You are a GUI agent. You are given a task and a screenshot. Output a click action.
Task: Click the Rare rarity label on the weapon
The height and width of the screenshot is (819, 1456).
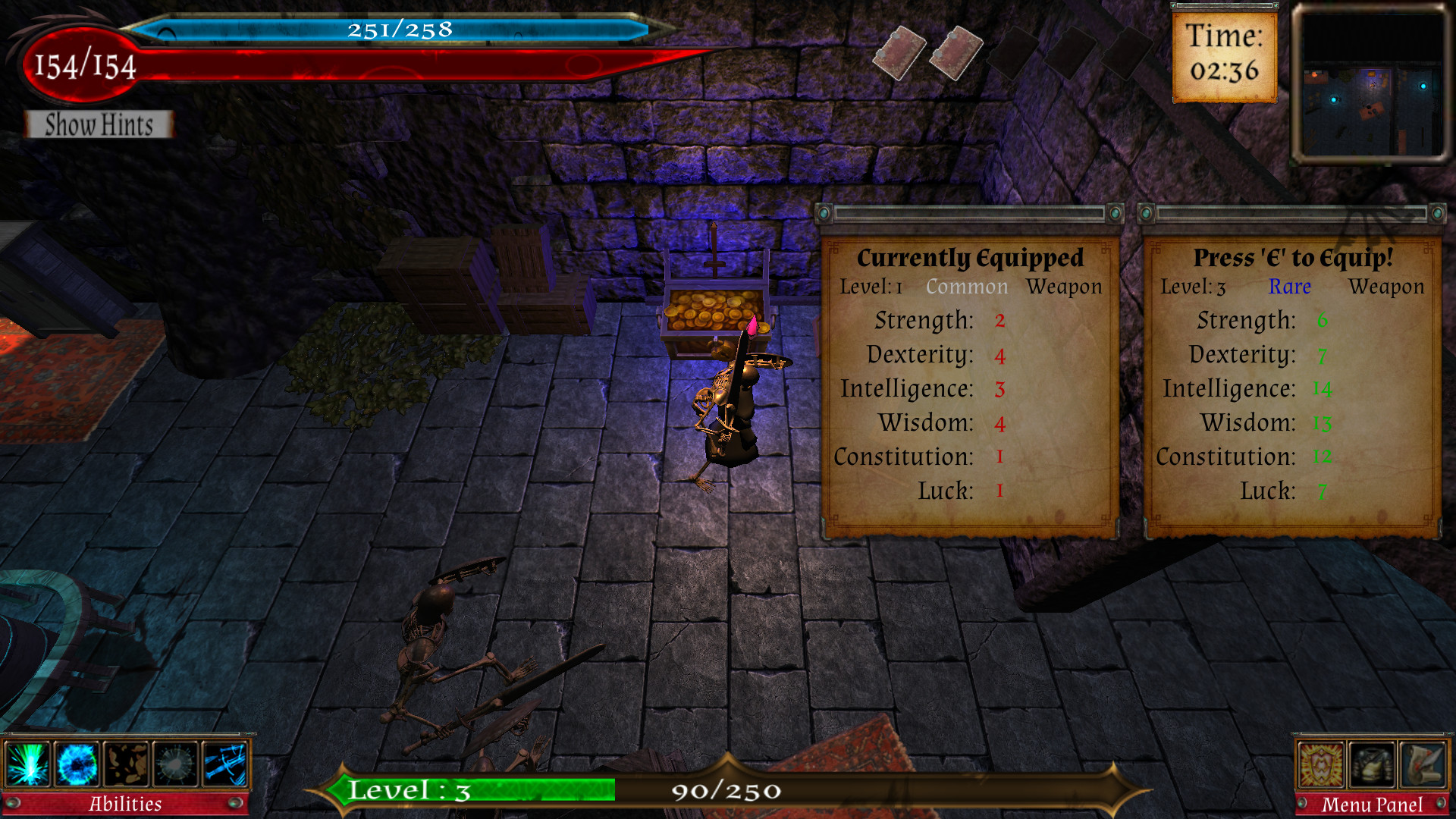pyautogui.click(x=1290, y=287)
